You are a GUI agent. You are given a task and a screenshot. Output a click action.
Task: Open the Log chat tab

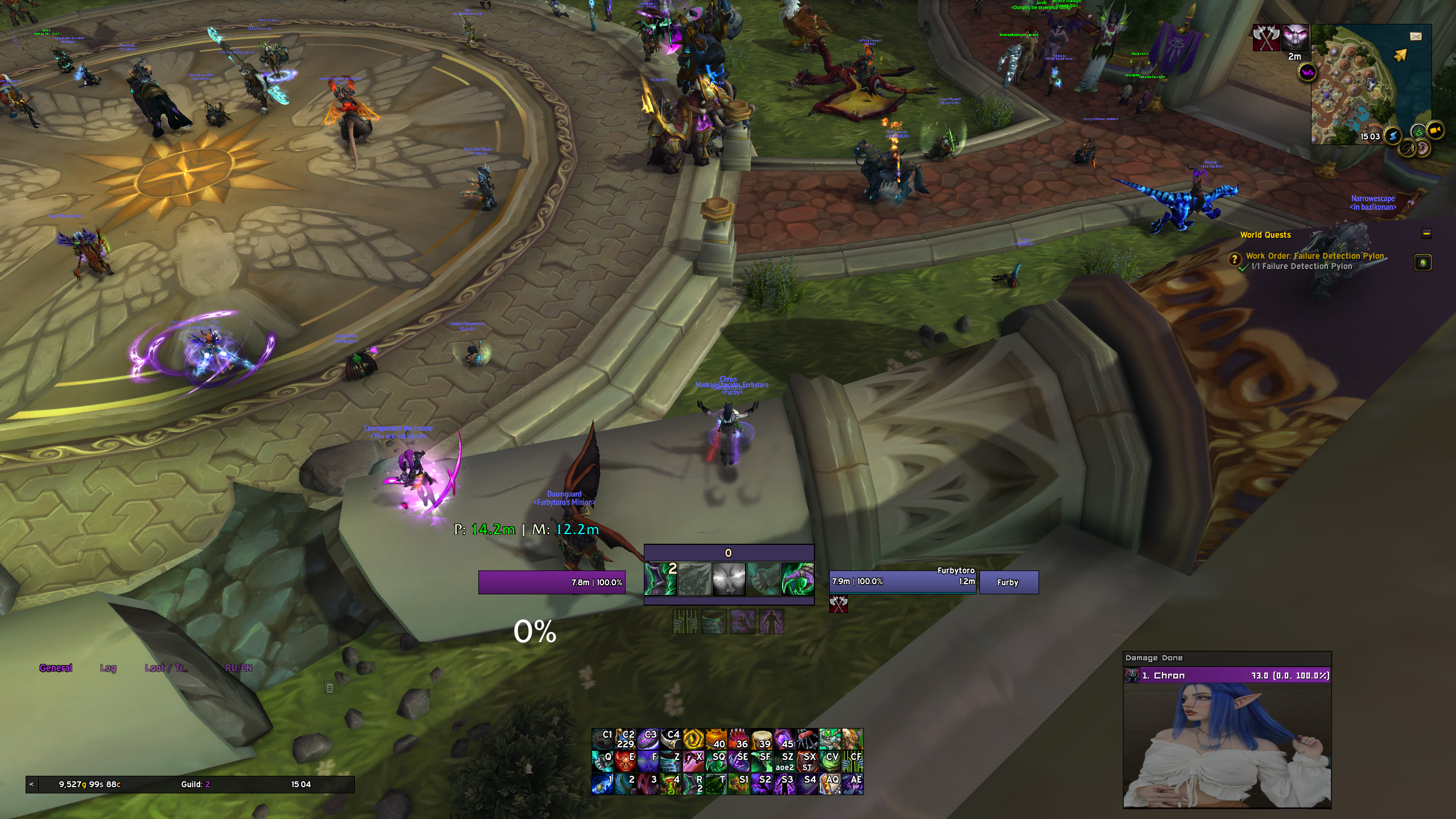108,668
